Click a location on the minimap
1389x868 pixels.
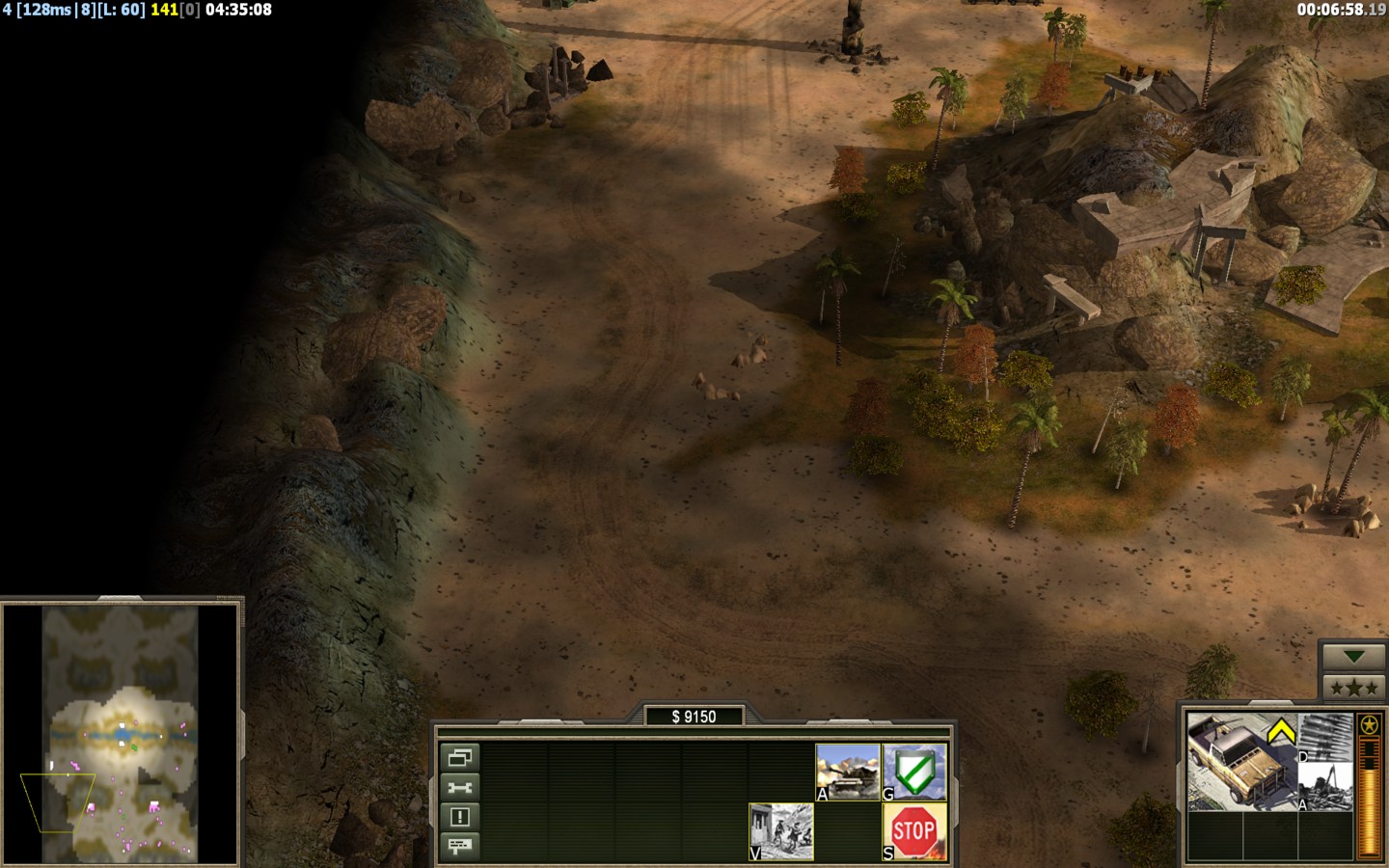click(x=121, y=733)
